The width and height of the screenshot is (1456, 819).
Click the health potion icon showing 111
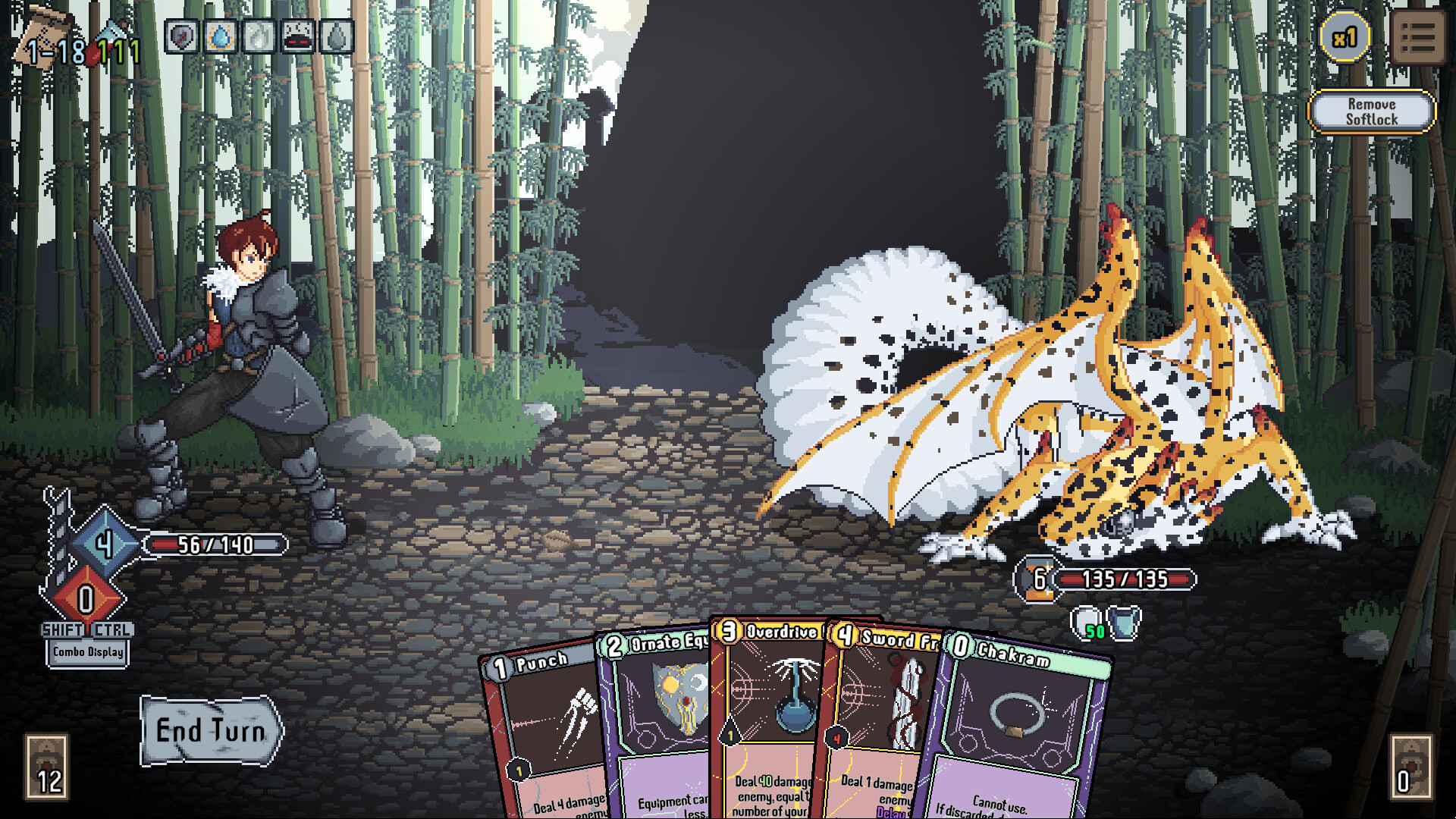coord(110,45)
